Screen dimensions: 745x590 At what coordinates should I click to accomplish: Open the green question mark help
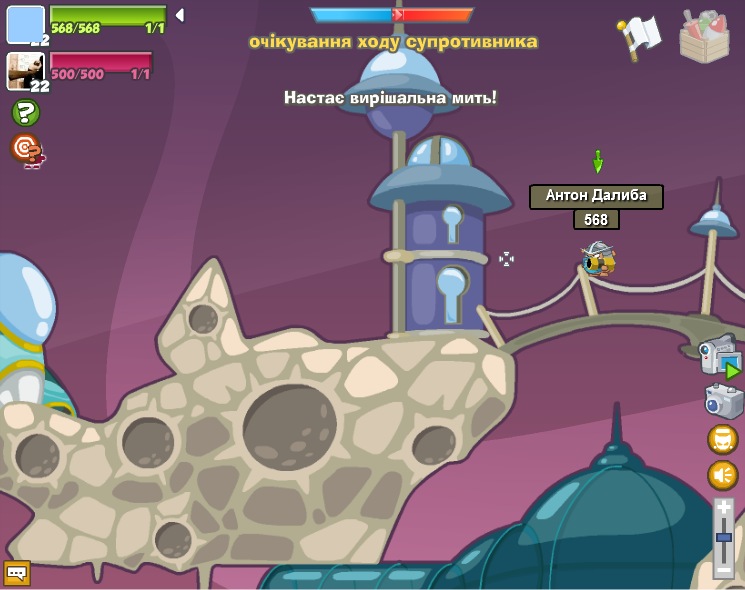click(26, 113)
